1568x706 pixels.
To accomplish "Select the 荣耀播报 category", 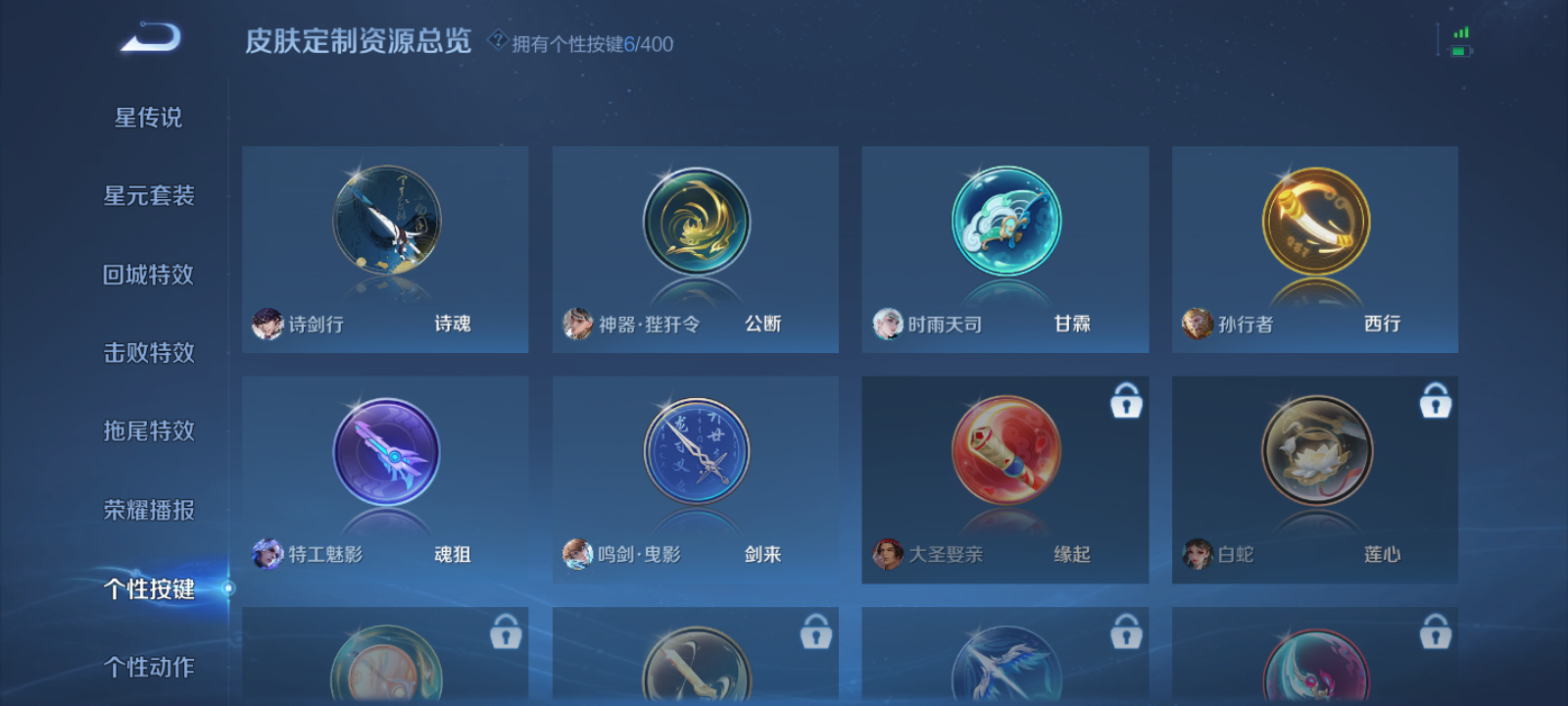I will click(x=150, y=509).
